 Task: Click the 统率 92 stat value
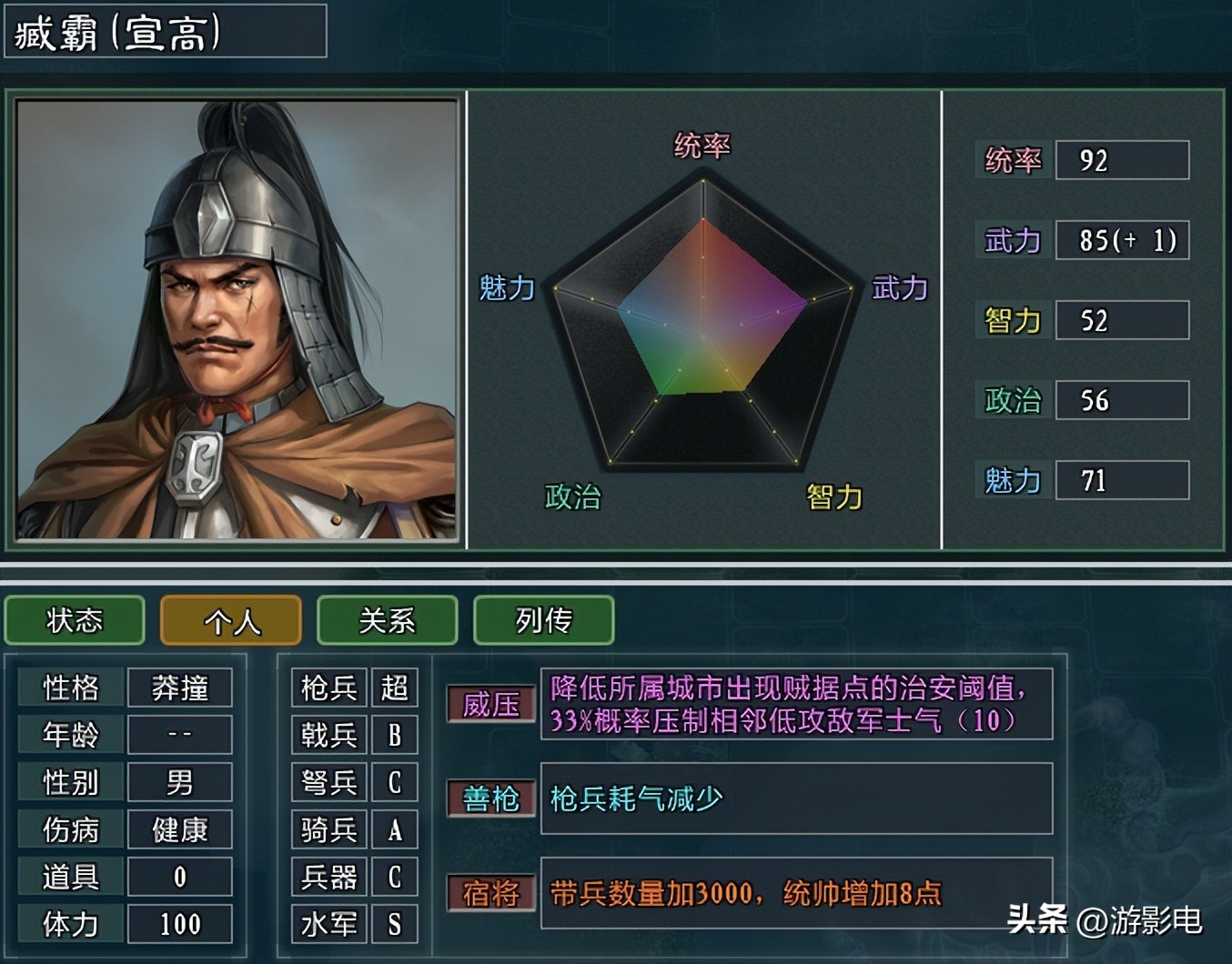click(x=1122, y=160)
